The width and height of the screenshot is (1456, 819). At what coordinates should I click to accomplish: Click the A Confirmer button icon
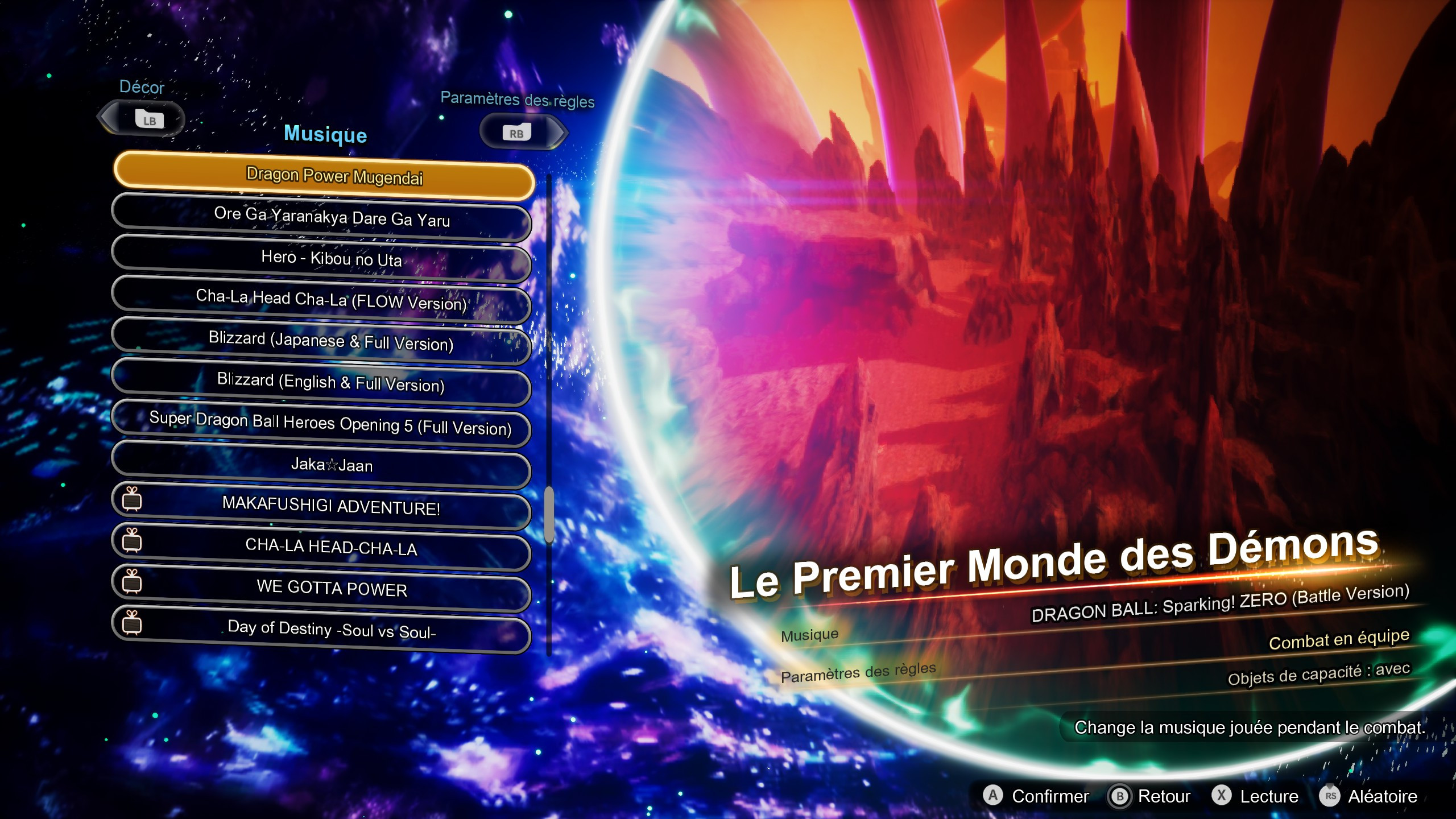(x=992, y=796)
